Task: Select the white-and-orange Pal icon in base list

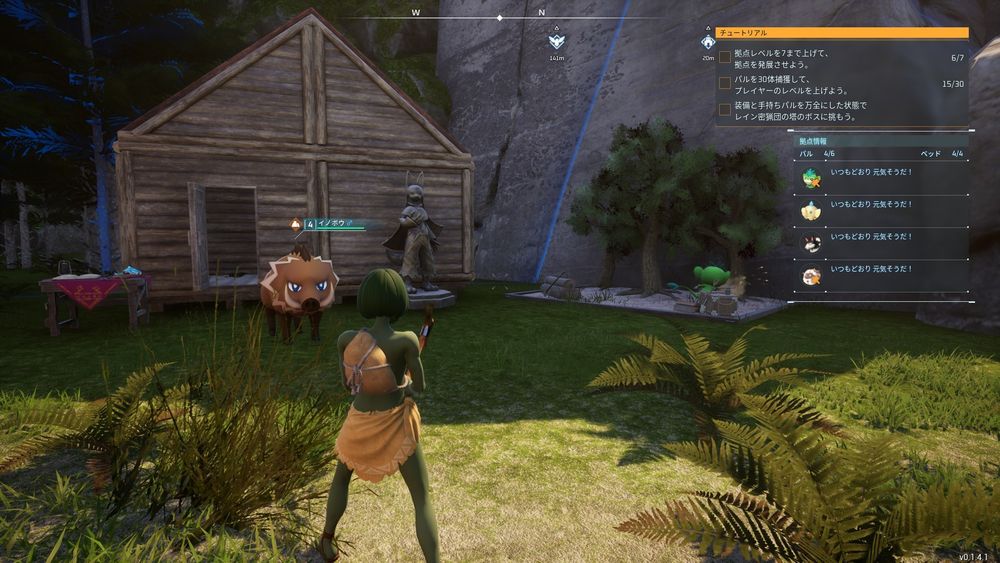Action: click(812, 273)
